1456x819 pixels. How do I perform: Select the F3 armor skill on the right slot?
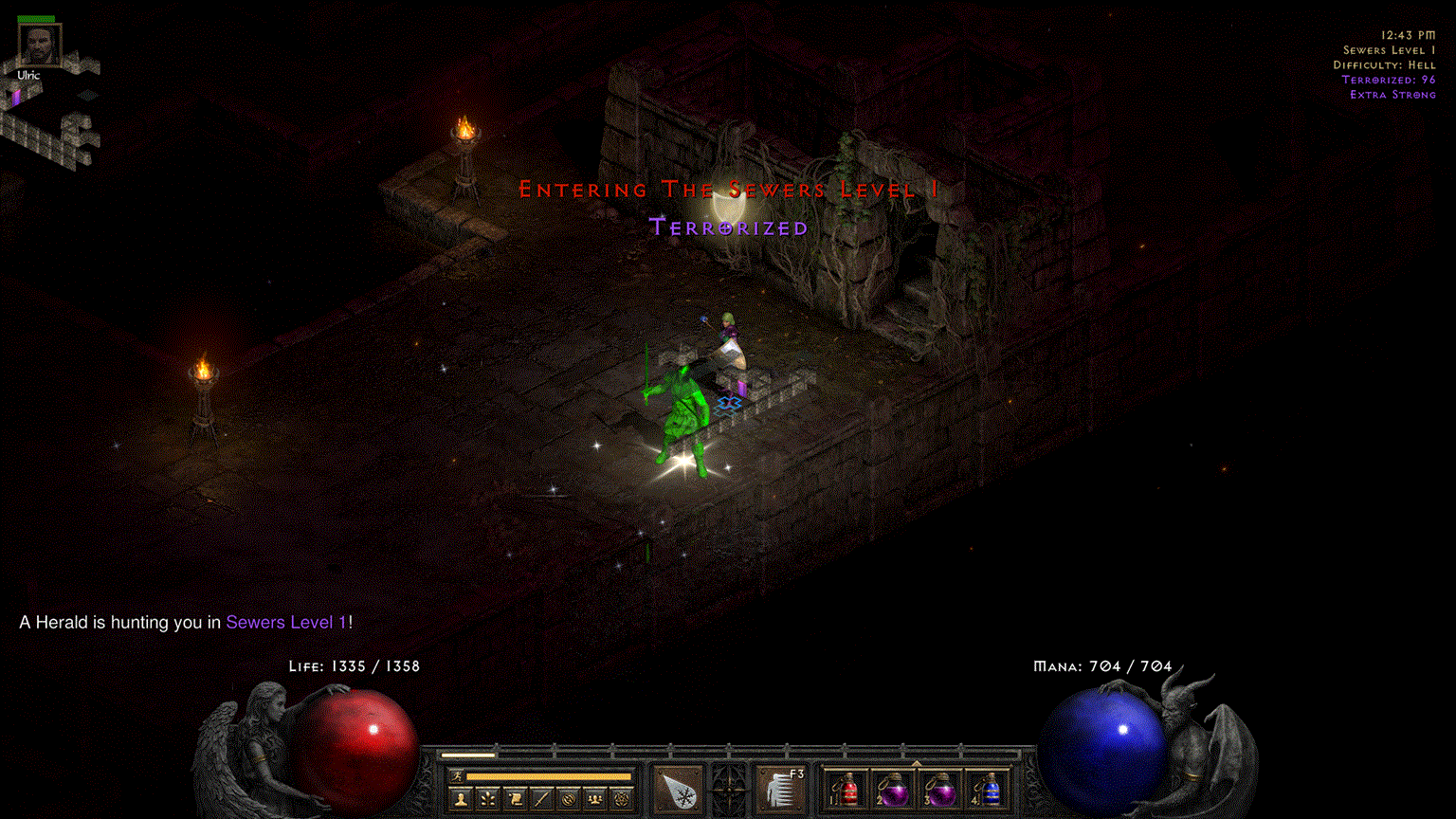click(x=781, y=789)
